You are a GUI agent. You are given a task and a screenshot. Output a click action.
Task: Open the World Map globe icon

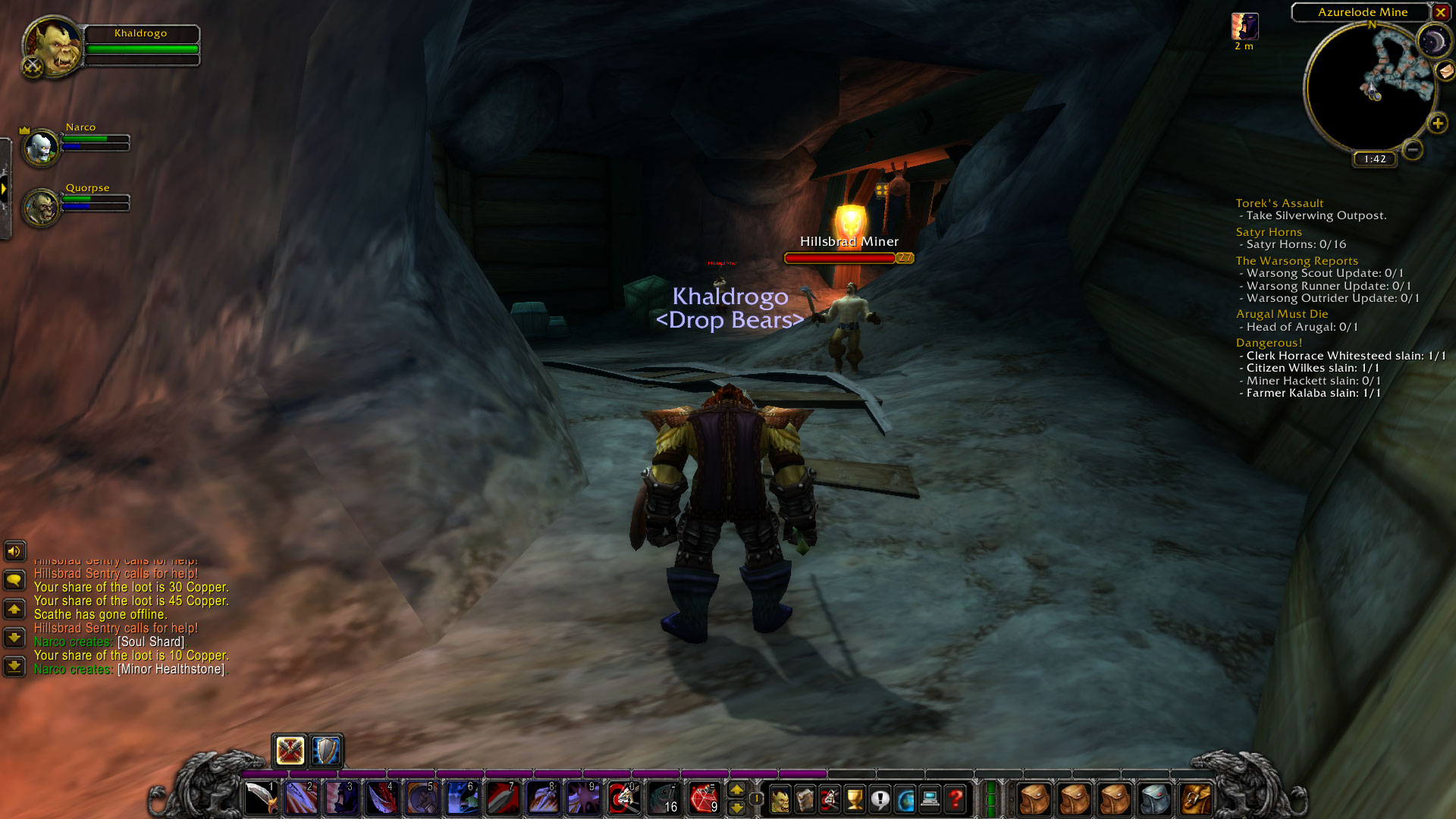pyautogui.click(x=905, y=798)
